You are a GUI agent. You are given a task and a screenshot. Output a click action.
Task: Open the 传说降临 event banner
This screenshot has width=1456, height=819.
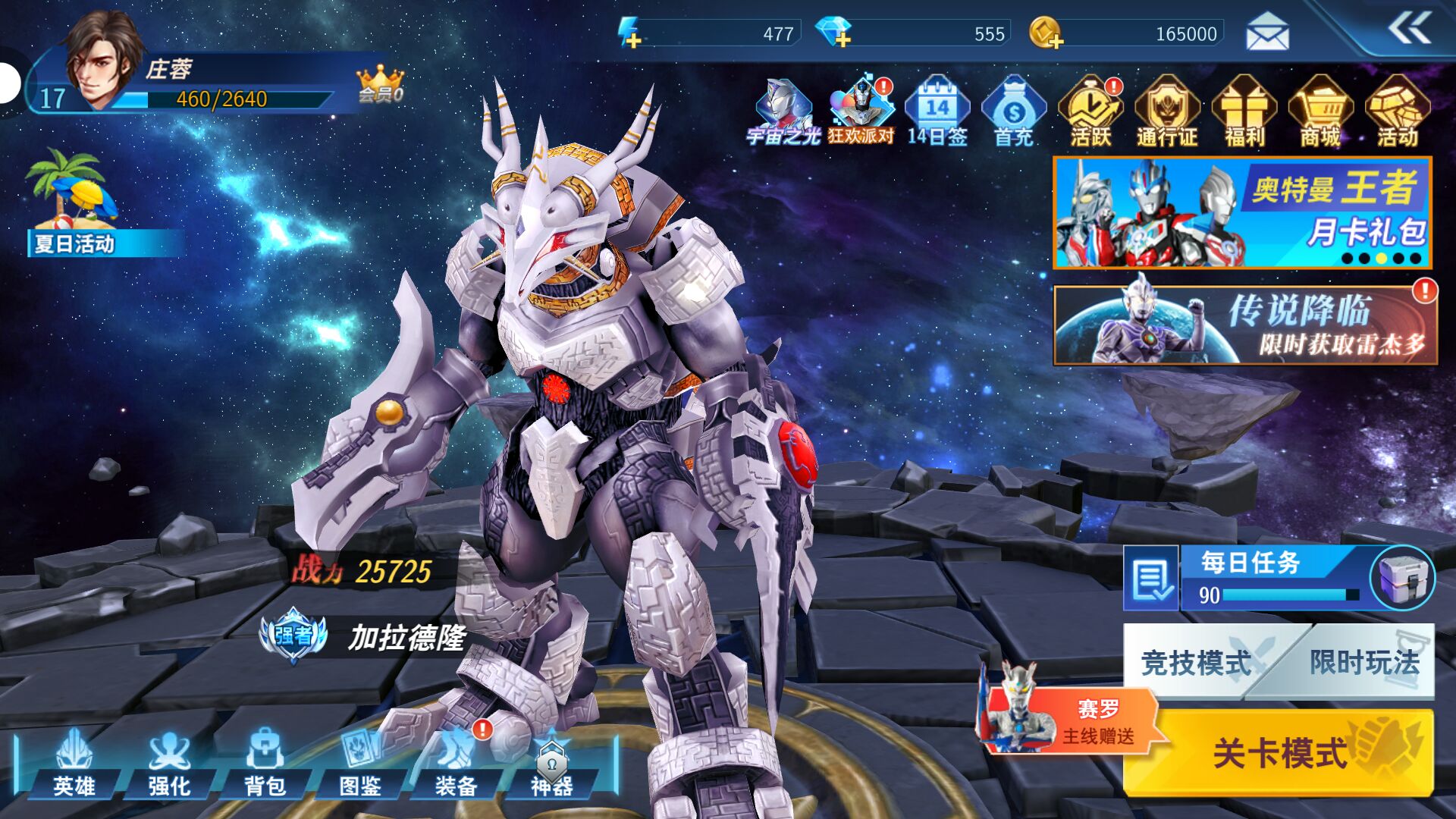[x=1244, y=325]
